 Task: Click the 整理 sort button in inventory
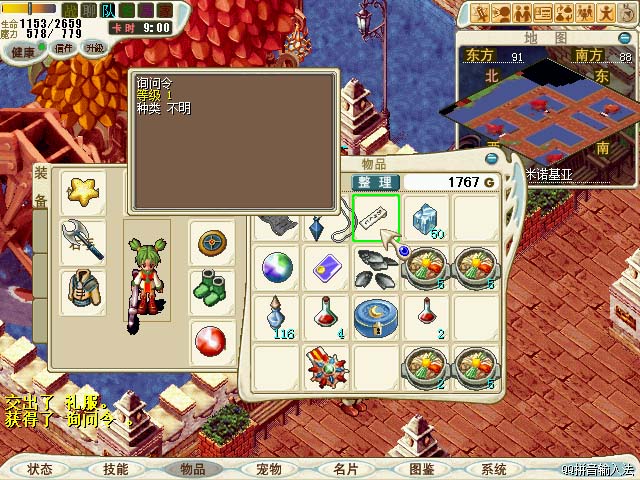click(x=376, y=182)
